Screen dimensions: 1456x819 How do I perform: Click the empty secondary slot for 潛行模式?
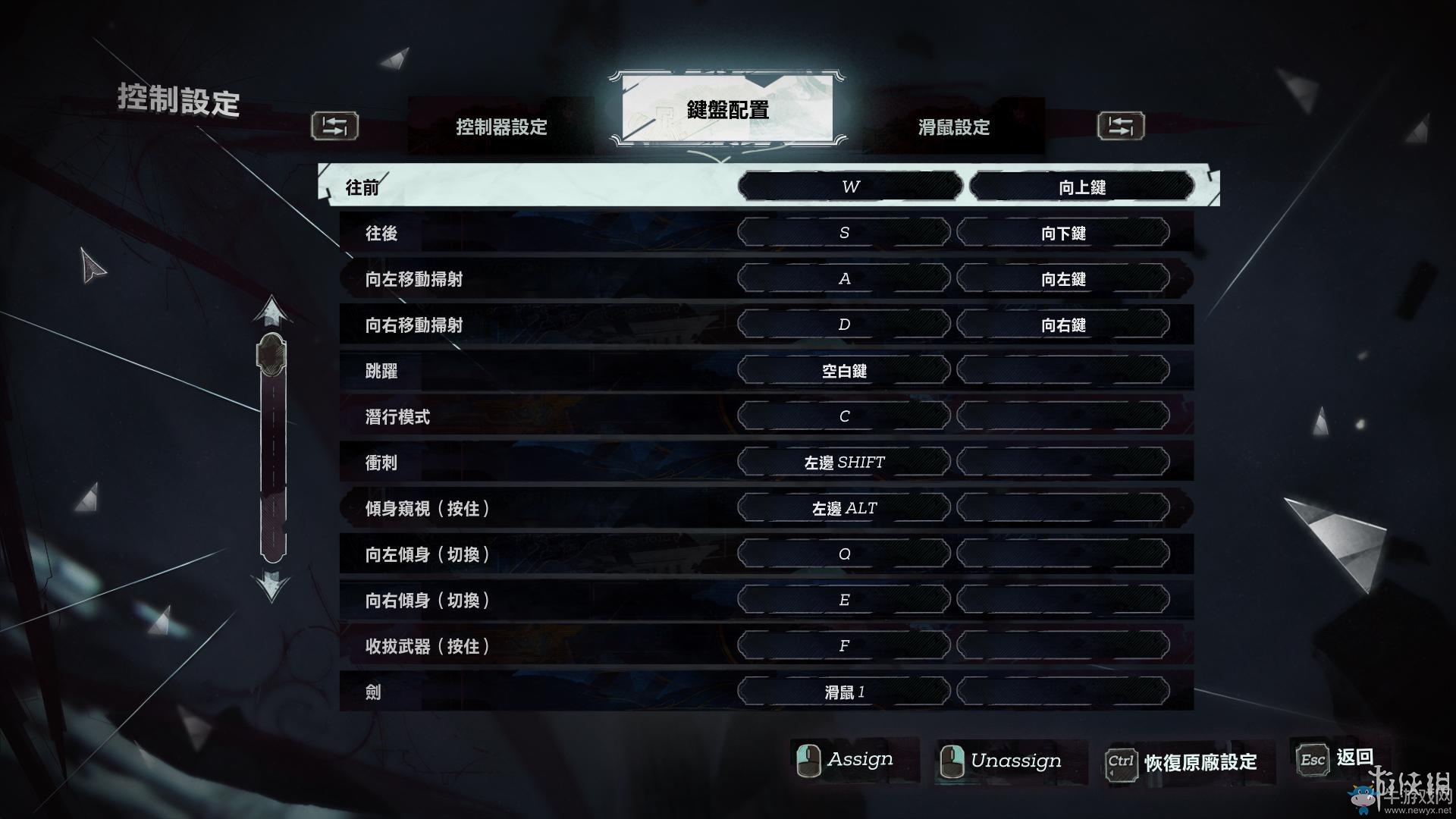click(x=1065, y=416)
